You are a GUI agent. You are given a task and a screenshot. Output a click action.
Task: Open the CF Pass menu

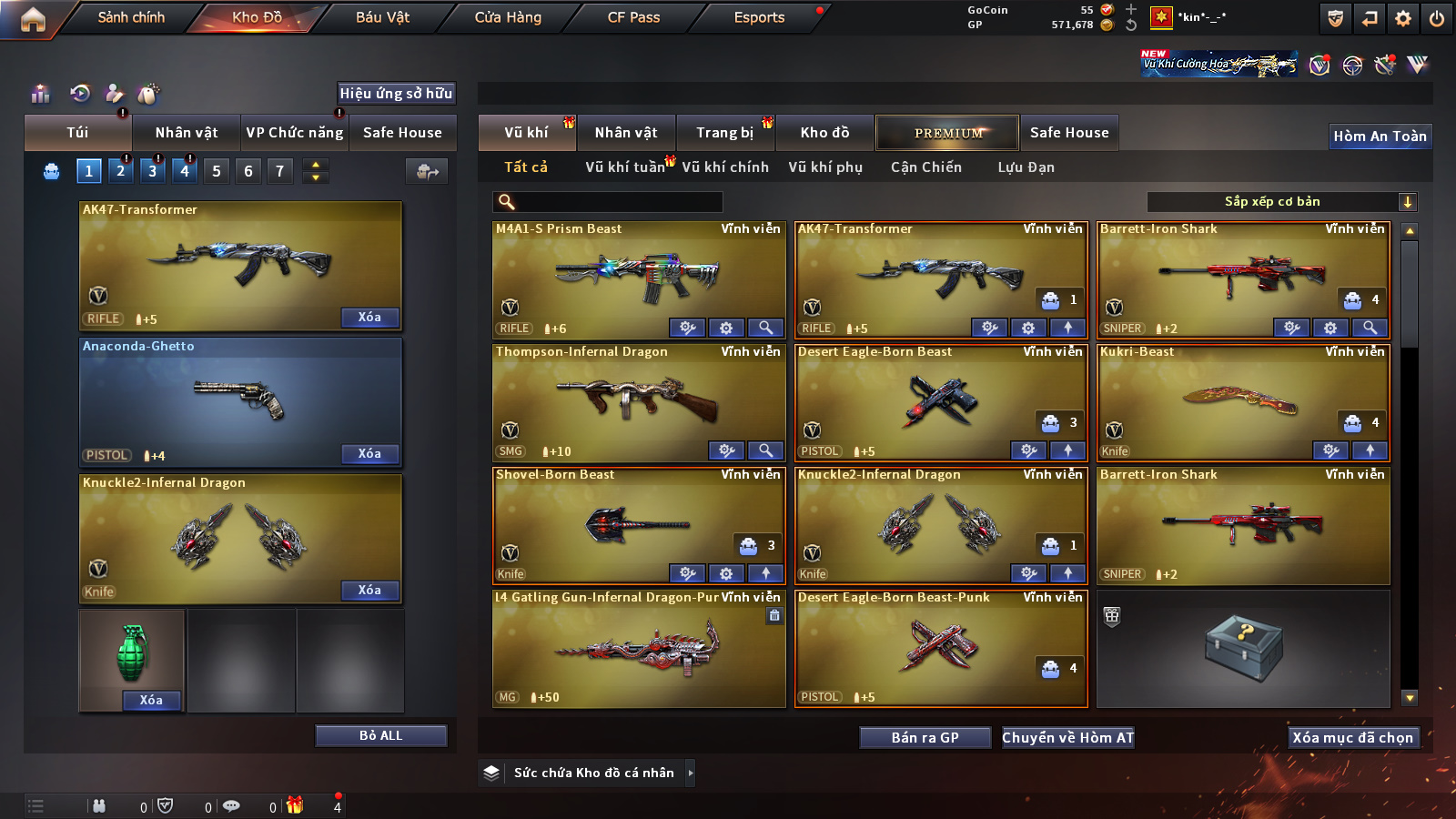(633, 17)
